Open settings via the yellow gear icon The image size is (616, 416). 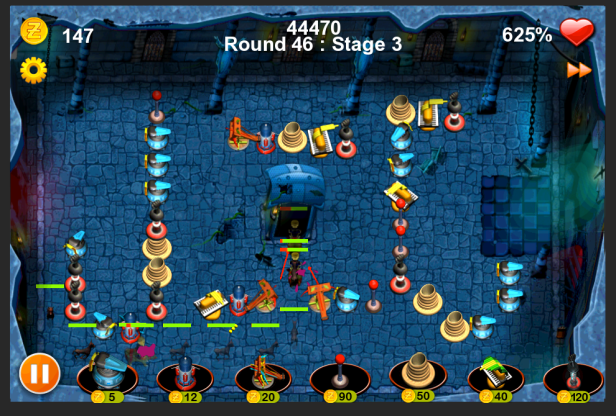(x=34, y=69)
